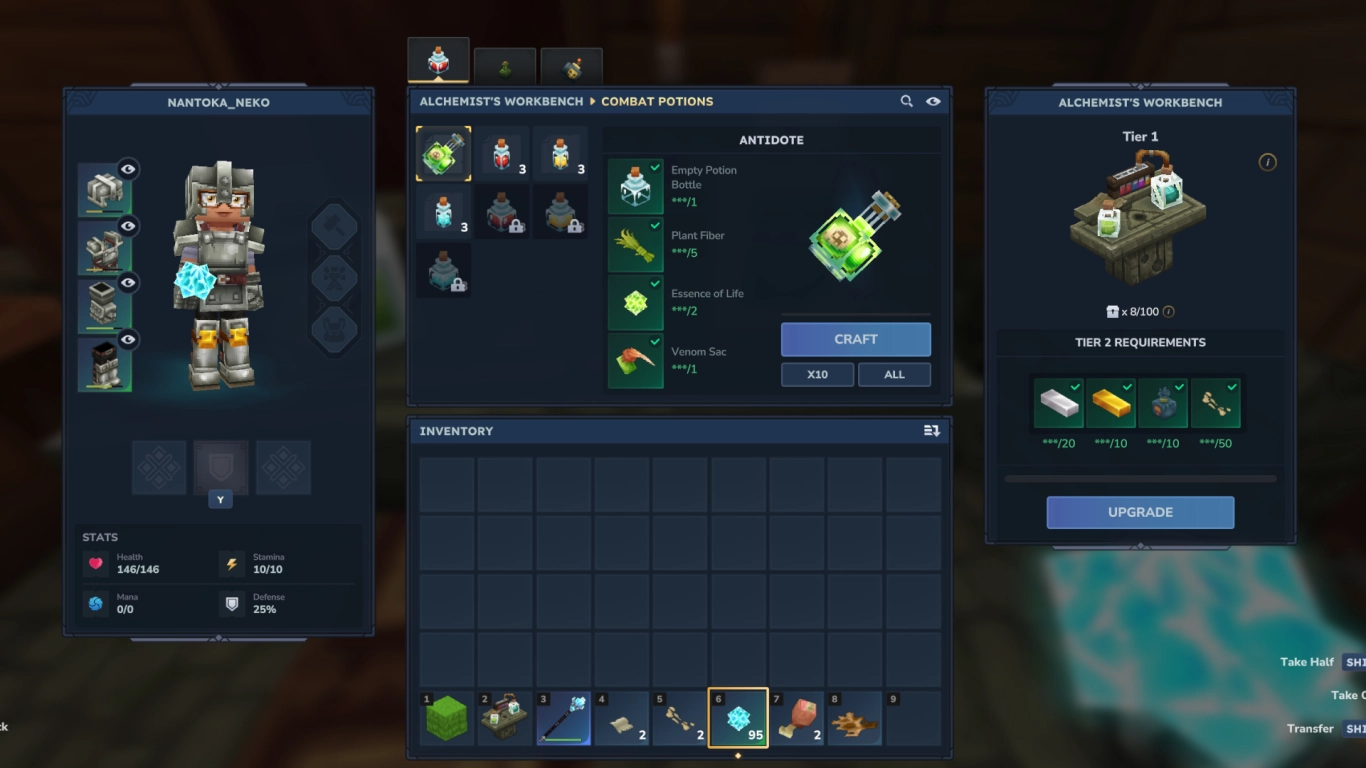Click the silver ingot Tier 2 requirement icon
This screenshot has width=1366, height=768.
click(x=1059, y=402)
